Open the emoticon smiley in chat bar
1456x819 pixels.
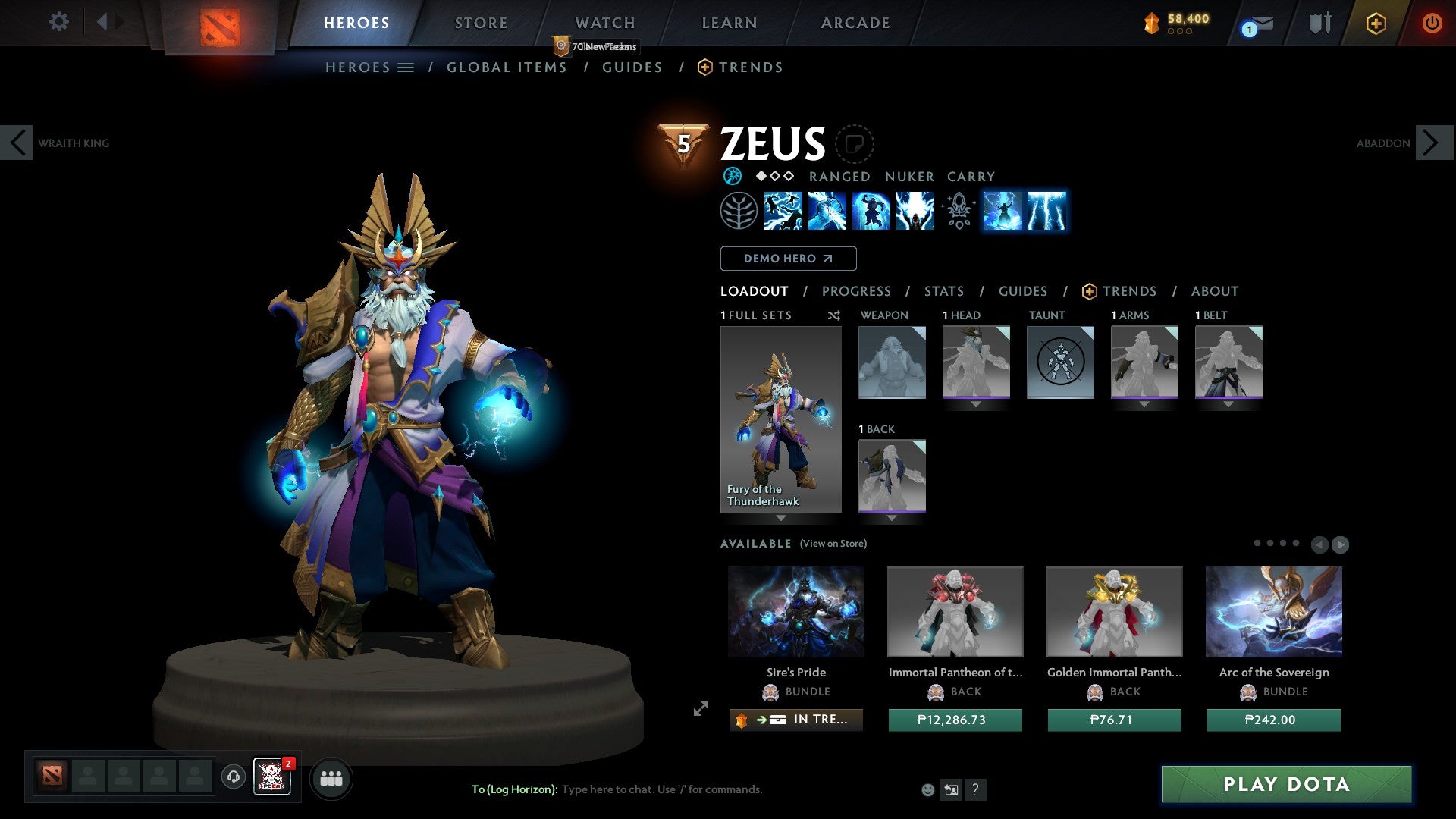(928, 789)
